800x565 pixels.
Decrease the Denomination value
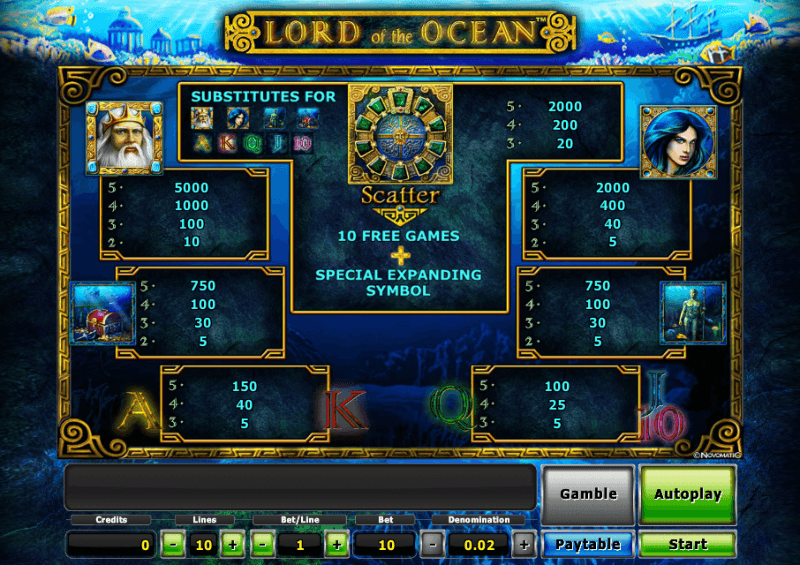coord(431,545)
